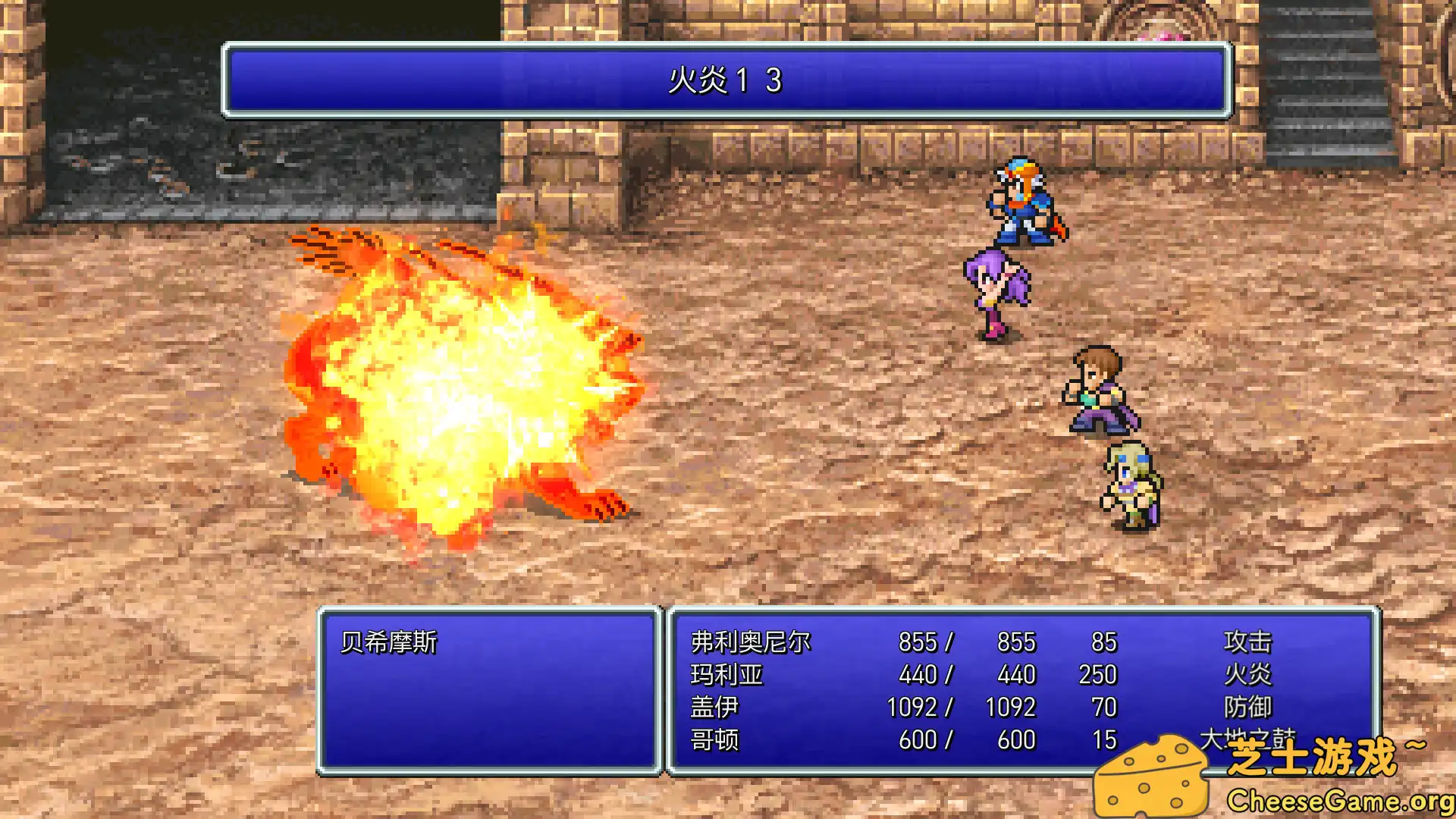Select Firion's sprite at the top of the party
This screenshot has height=819, width=1456.
pos(1024,201)
